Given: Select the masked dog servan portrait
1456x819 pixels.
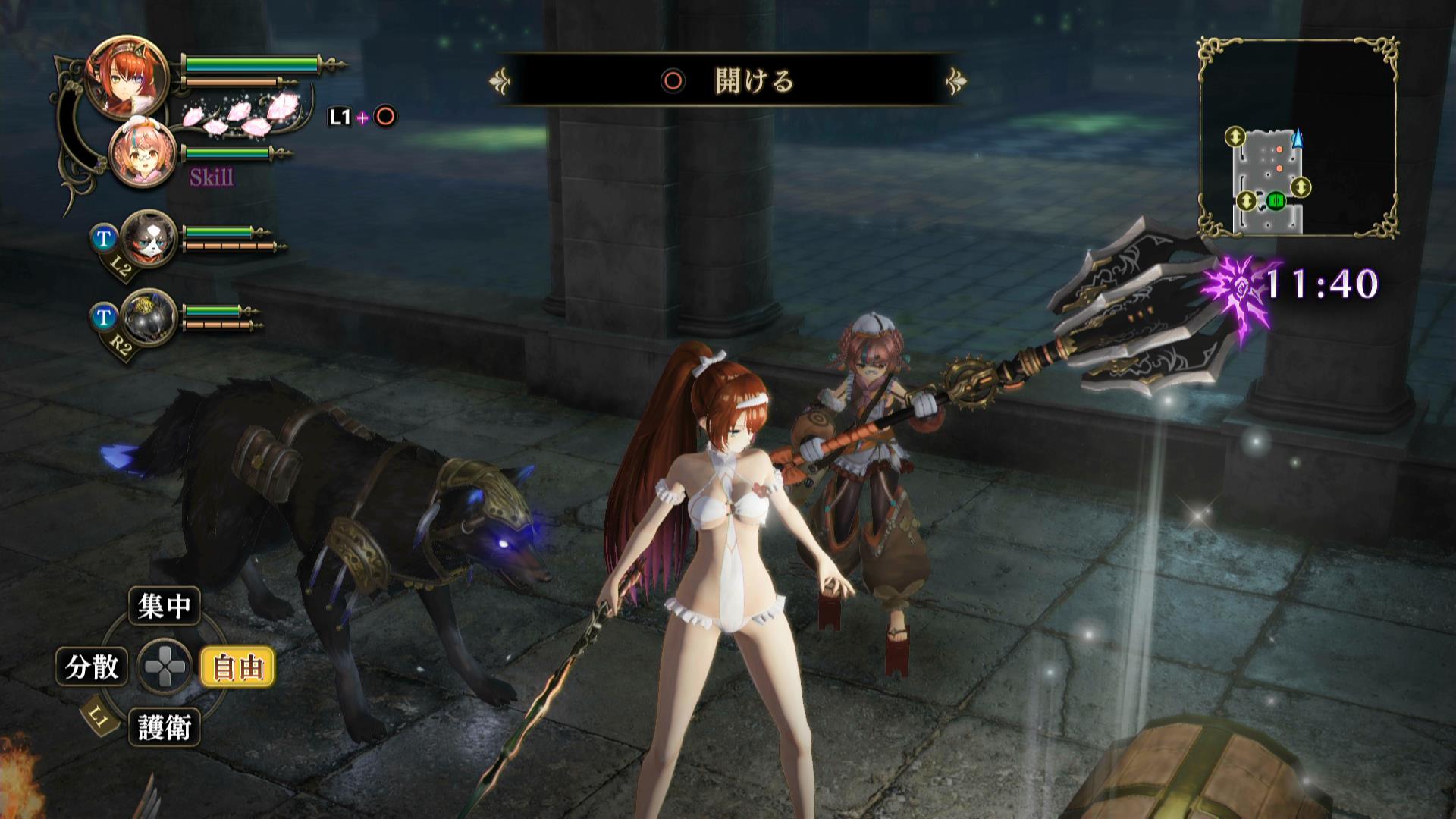Looking at the screenshot, I should click(x=149, y=238).
